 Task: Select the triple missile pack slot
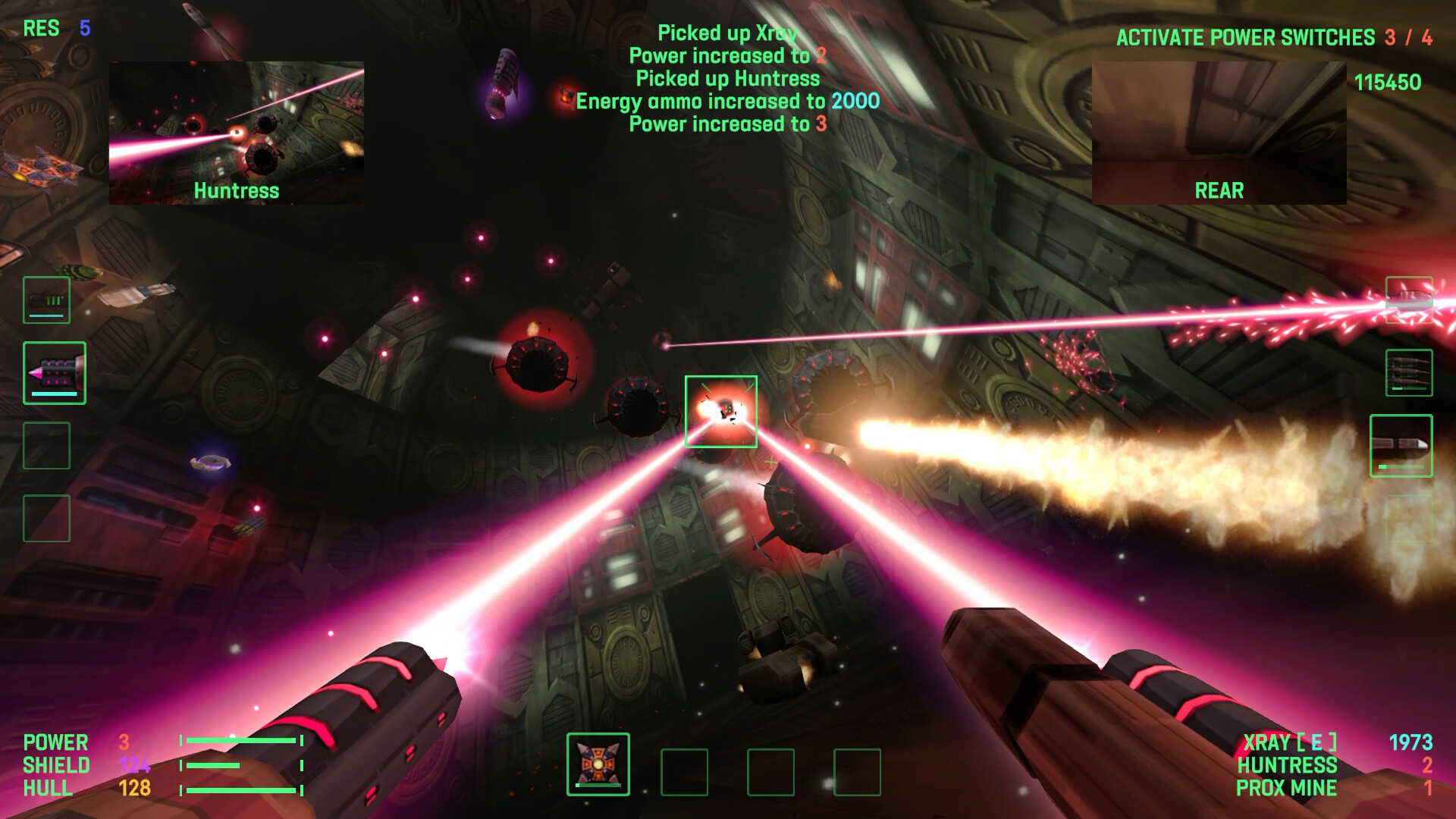pos(1409,372)
